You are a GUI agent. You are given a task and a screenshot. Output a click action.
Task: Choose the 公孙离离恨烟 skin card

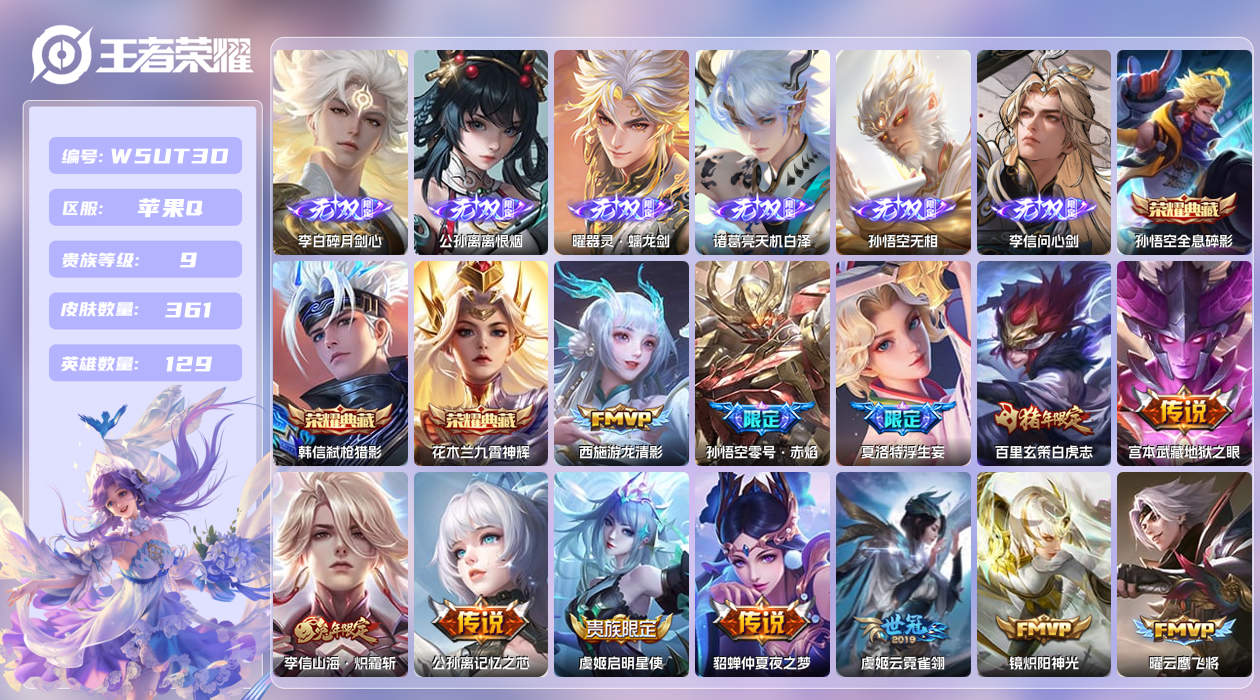(481, 152)
